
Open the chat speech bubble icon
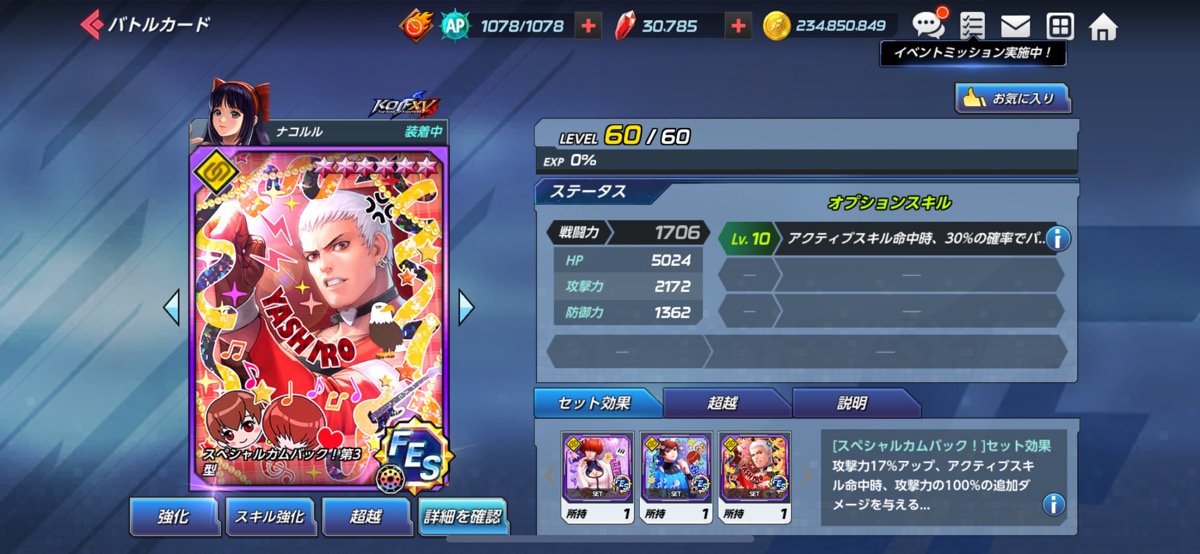(x=927, y=25)
